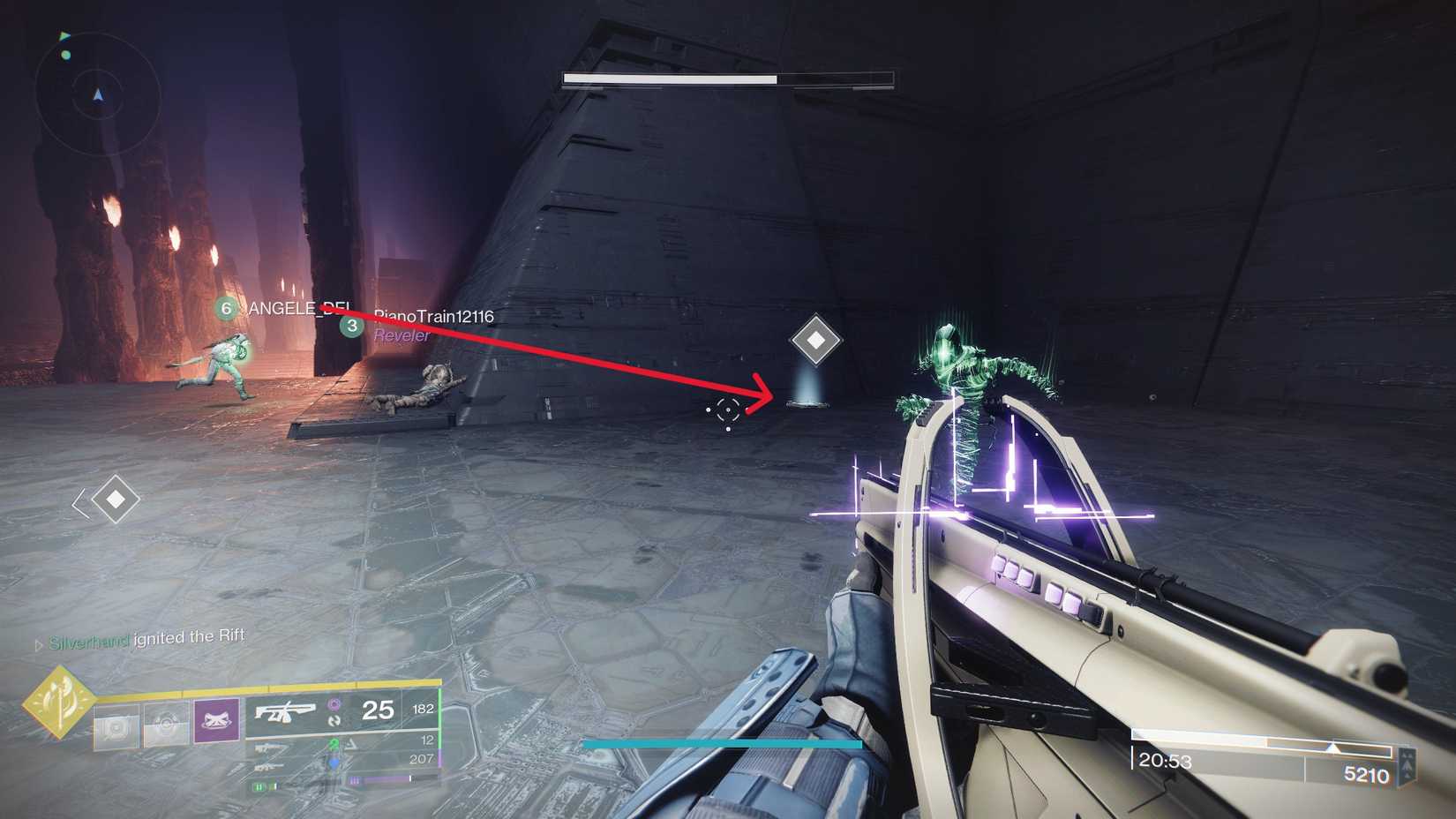The image size is (1456, 819).
Task: Click the melee ability square icon
Action: pos(165,725)
